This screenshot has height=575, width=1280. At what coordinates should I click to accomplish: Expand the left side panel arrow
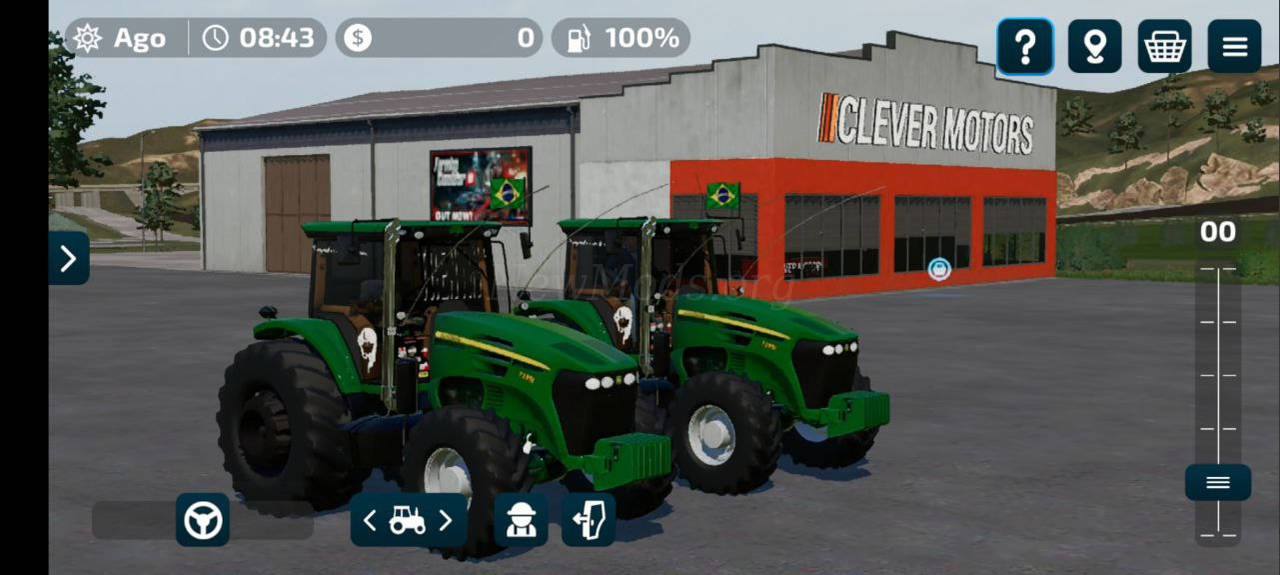68,259
